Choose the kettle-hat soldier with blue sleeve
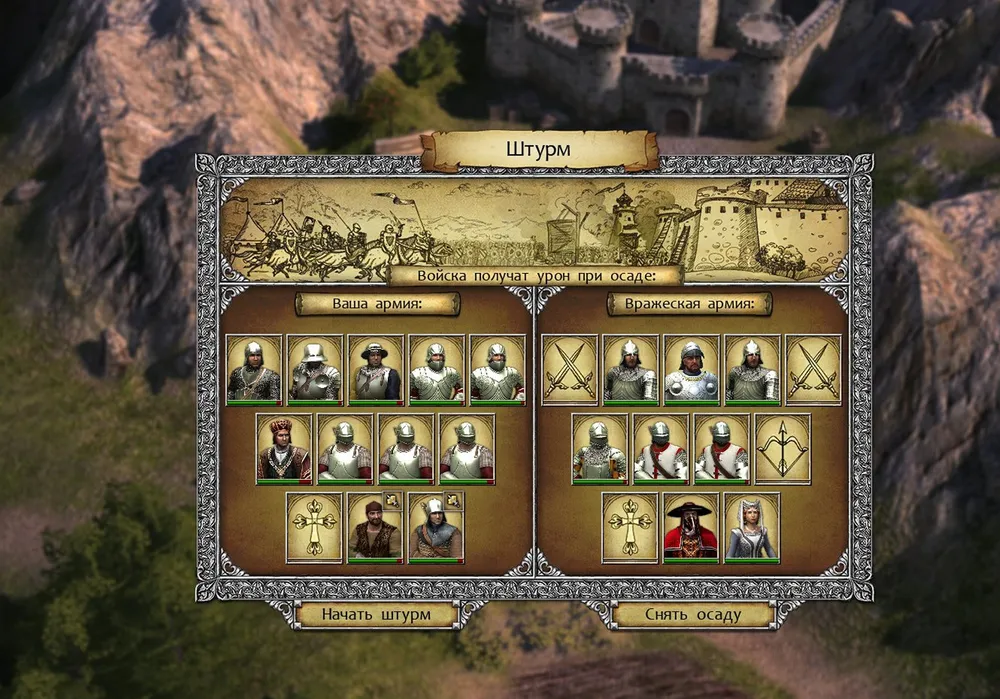This screenshot has height=699, width=1000. point(376,369)
